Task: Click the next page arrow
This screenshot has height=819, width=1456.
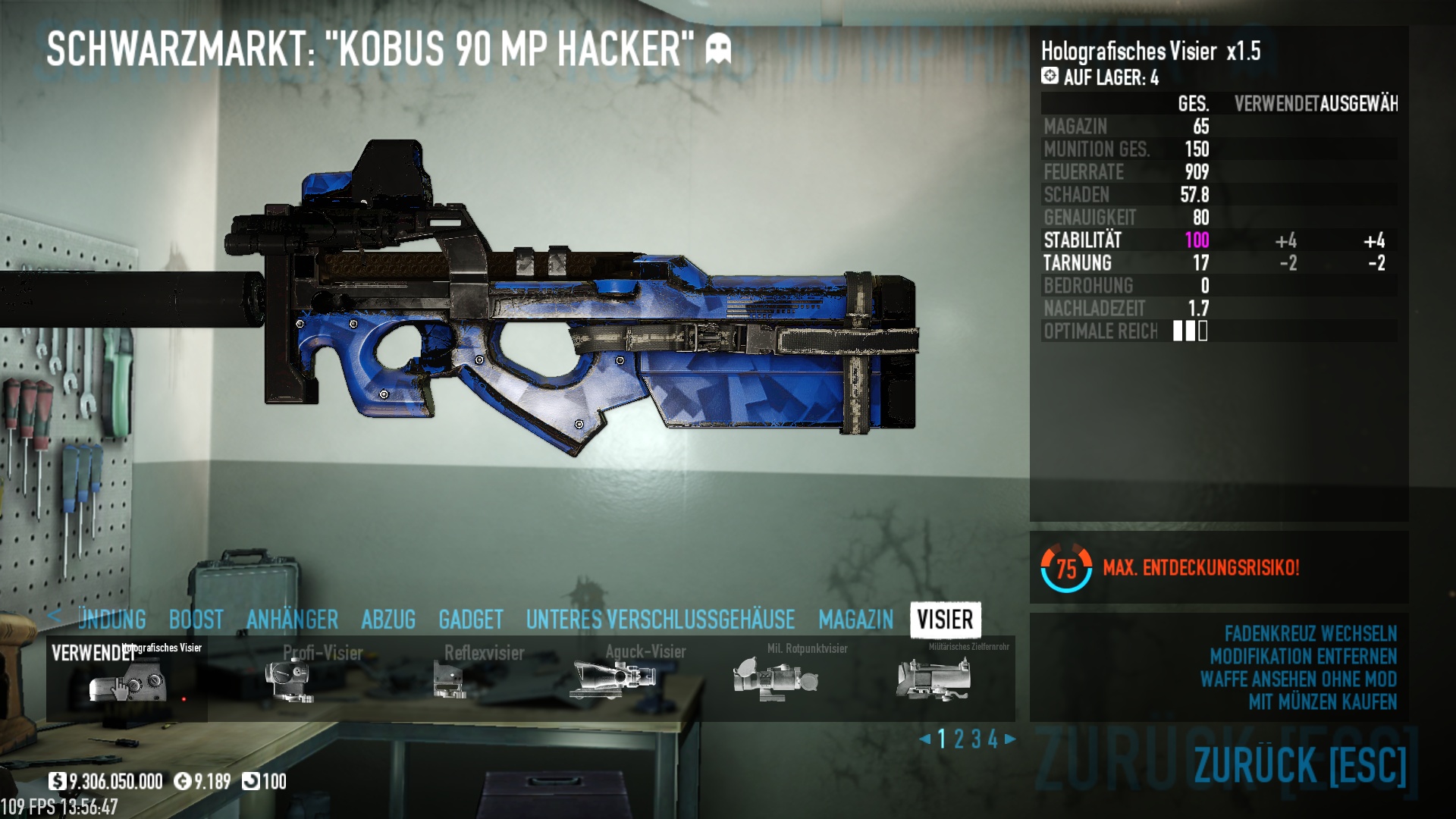Action: tap(1010, 739)
